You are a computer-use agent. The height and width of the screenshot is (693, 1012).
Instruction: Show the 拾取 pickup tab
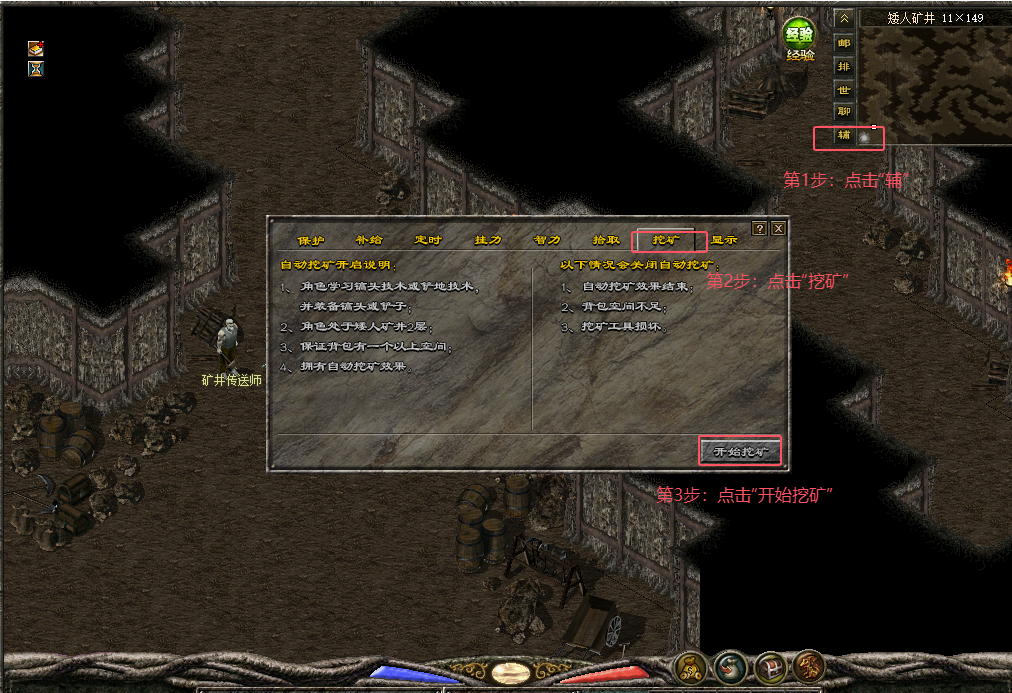tap(607, 241)
